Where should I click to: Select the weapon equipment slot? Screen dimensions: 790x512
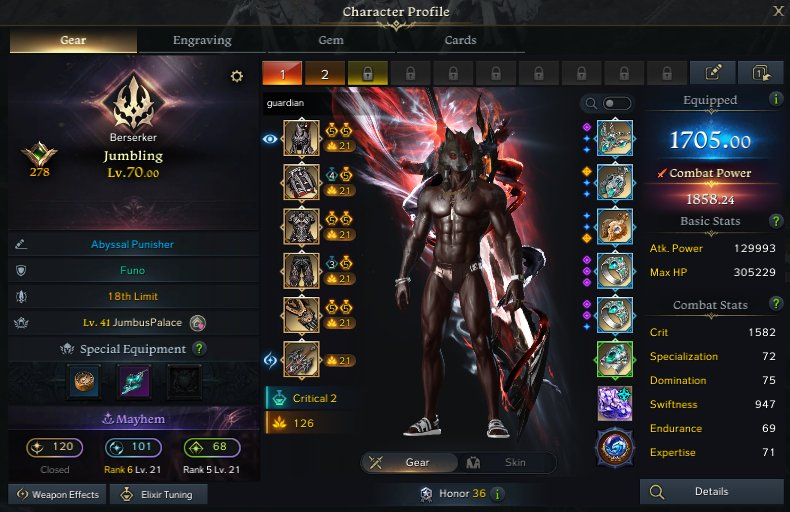301,359
